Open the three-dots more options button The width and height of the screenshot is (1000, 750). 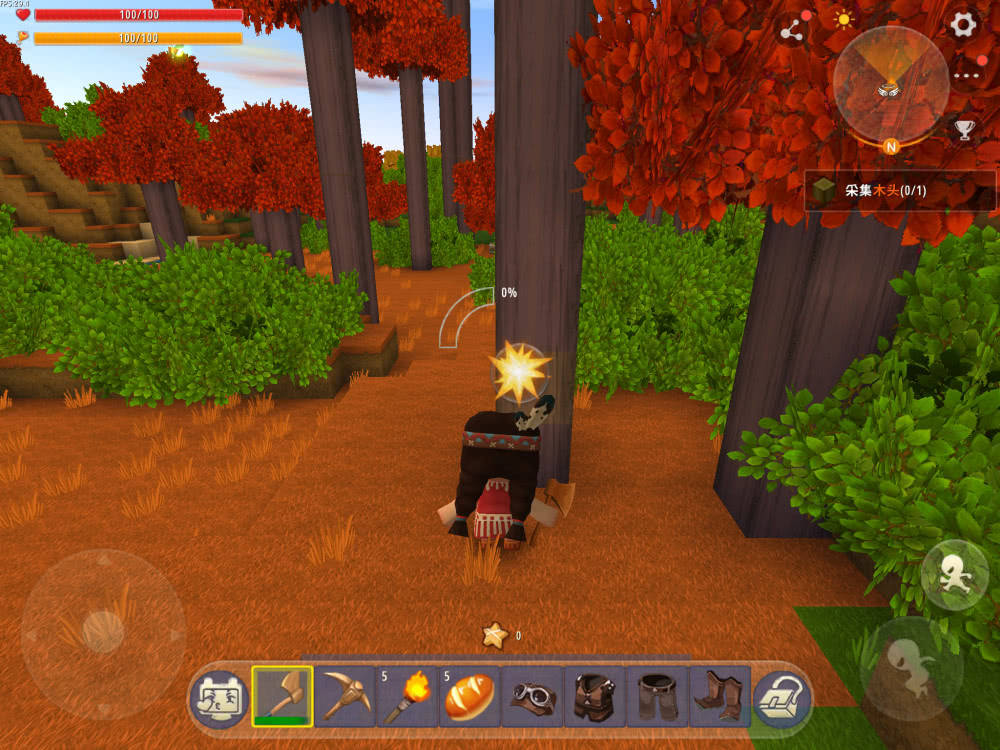(966, 75)
